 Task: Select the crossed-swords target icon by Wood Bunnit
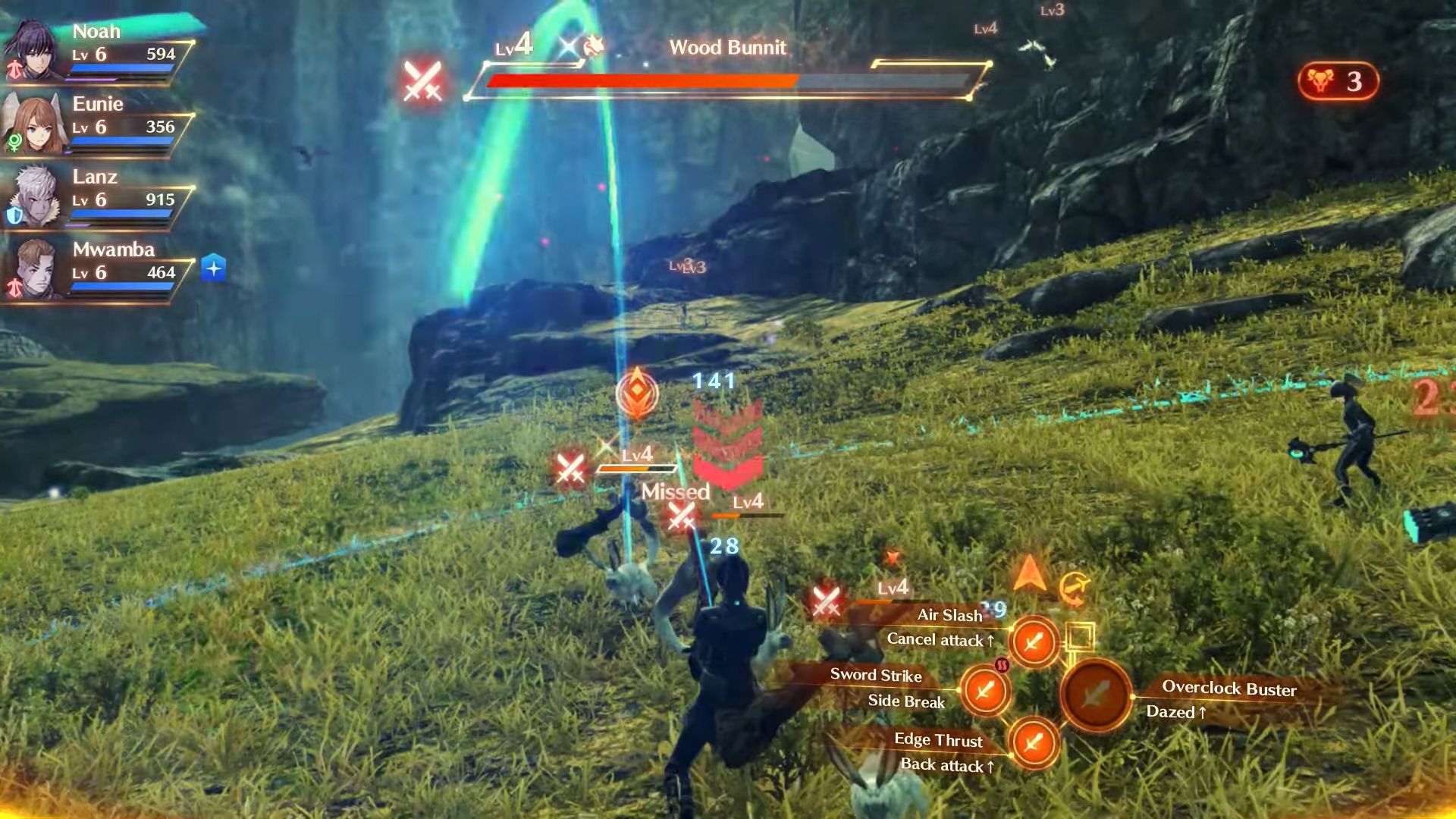coord(422,80)
